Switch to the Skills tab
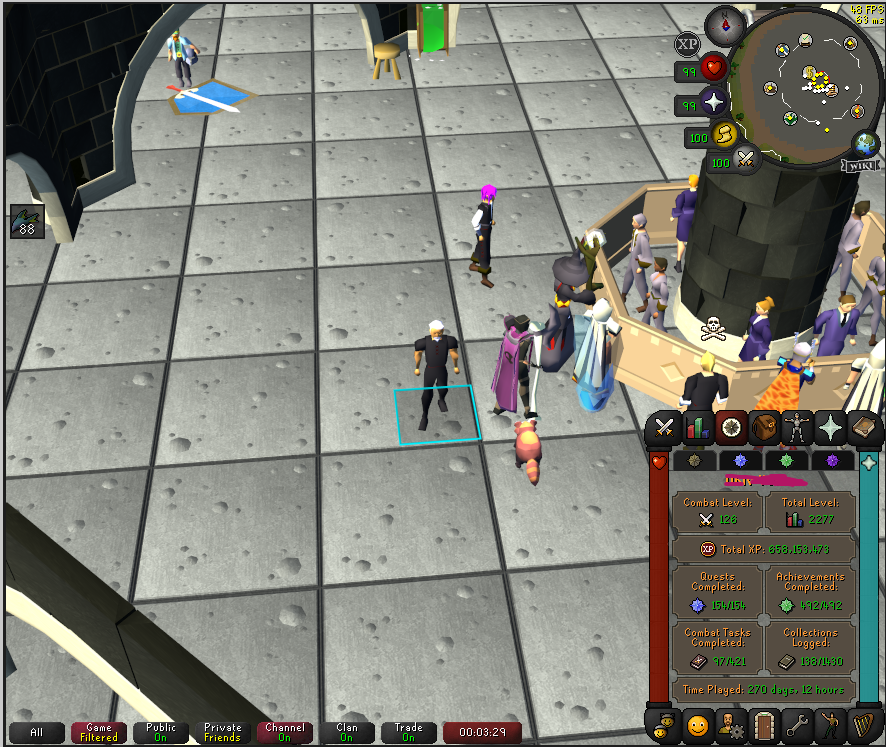Image resolution: width=886 pixels, height=747 pixels. 697,427
